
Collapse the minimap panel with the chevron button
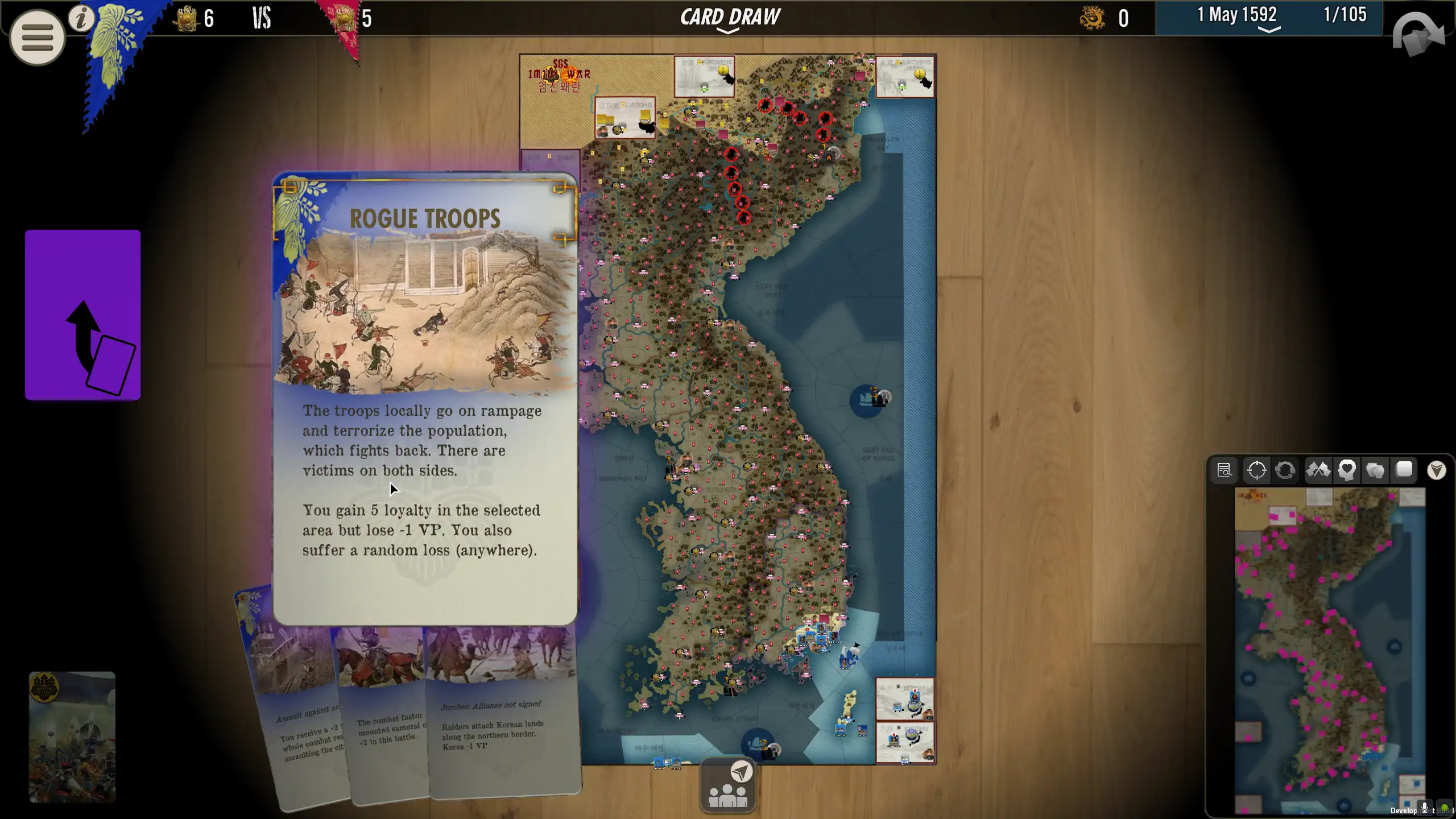[x=1438, y=470]
